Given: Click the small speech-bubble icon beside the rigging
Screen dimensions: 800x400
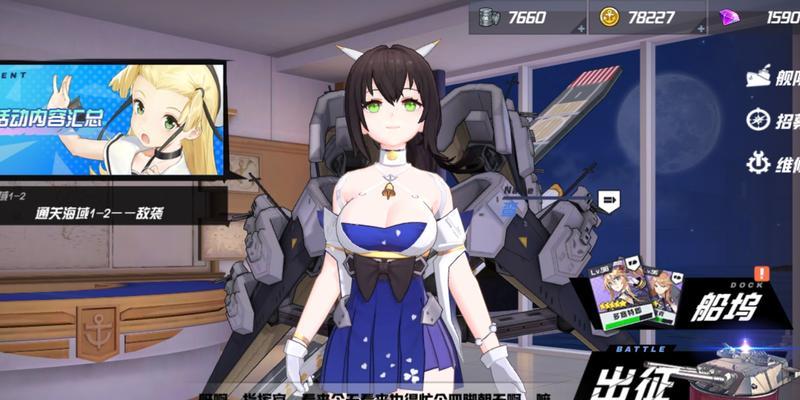Looking at the screenshot, I should point(608,202).
